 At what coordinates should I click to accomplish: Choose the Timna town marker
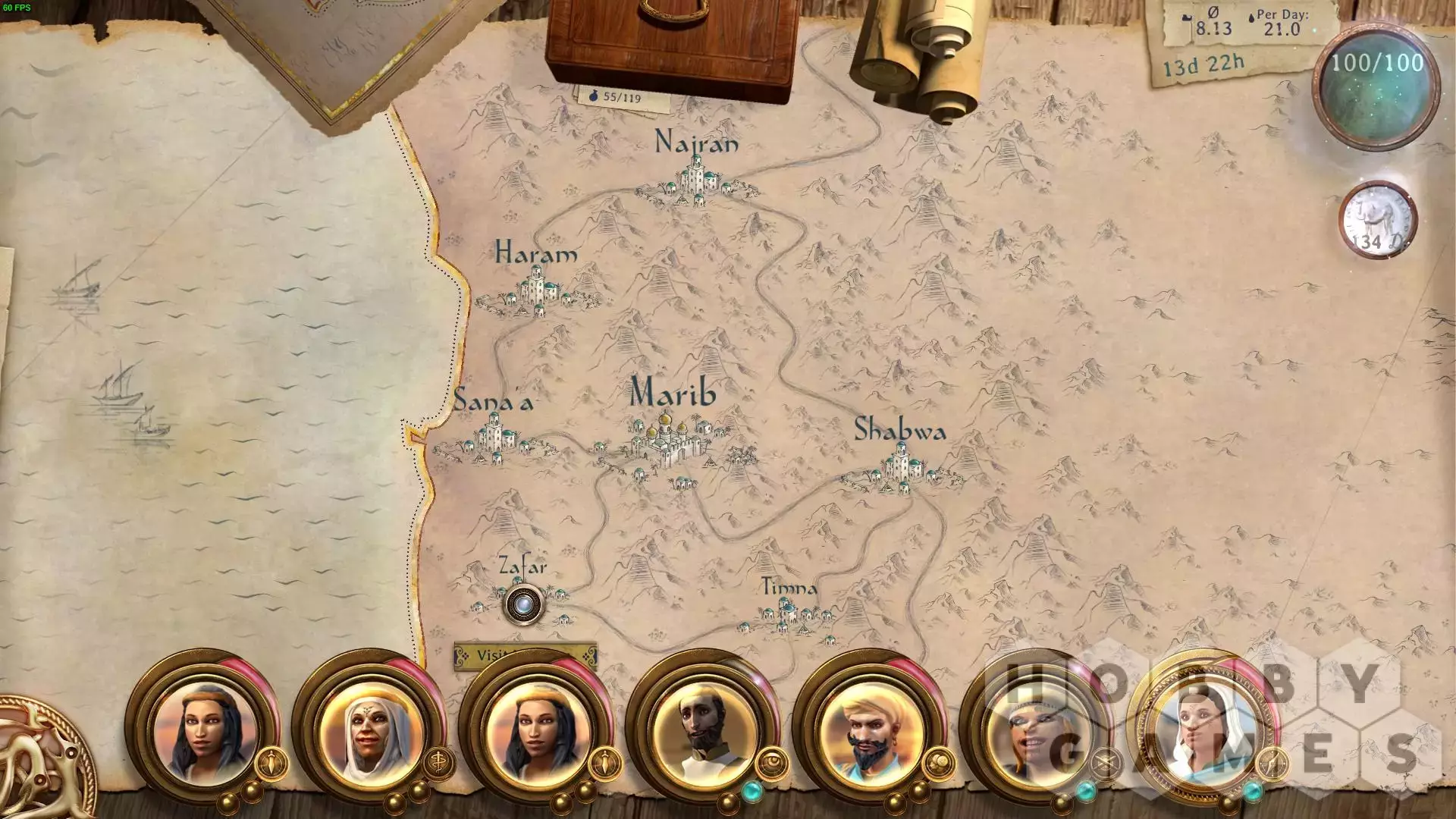[787, 614]
